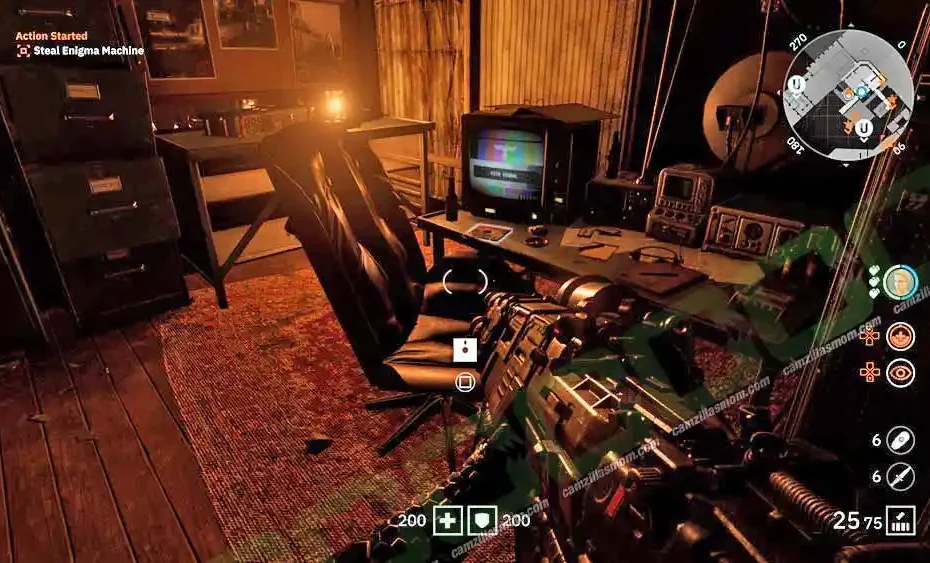
Task: Select the throwing knife icon
Action: (x=900, y=477)
